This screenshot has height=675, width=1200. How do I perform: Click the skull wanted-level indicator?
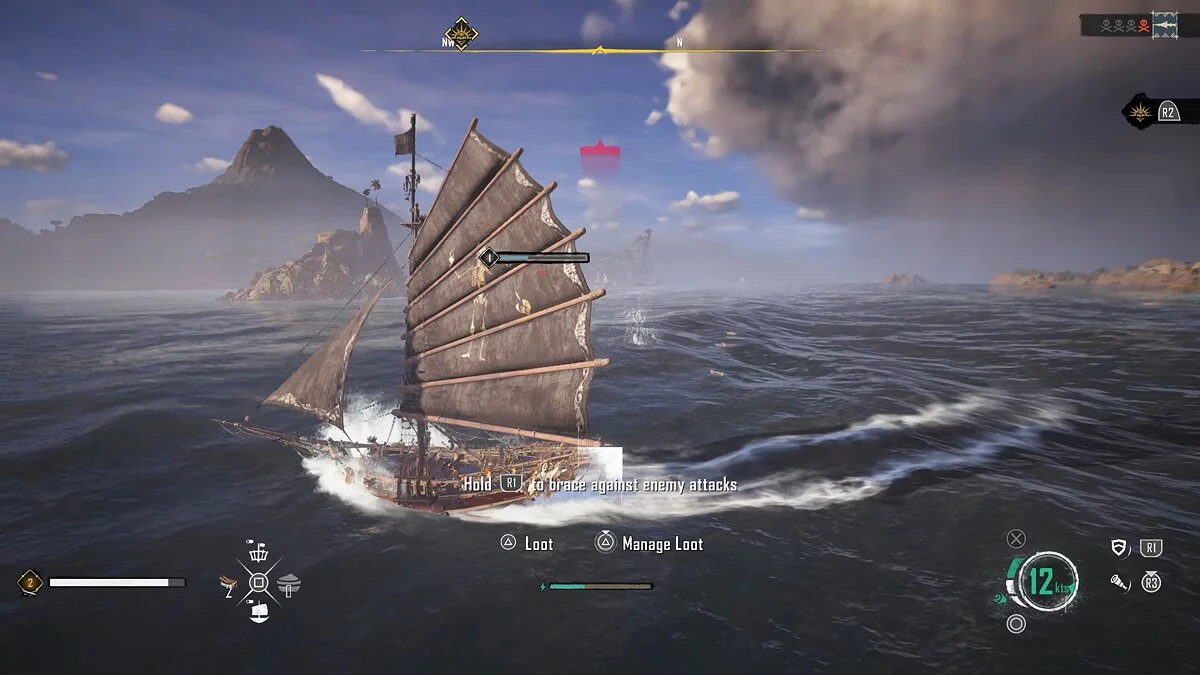click(x=1122, y=25)
